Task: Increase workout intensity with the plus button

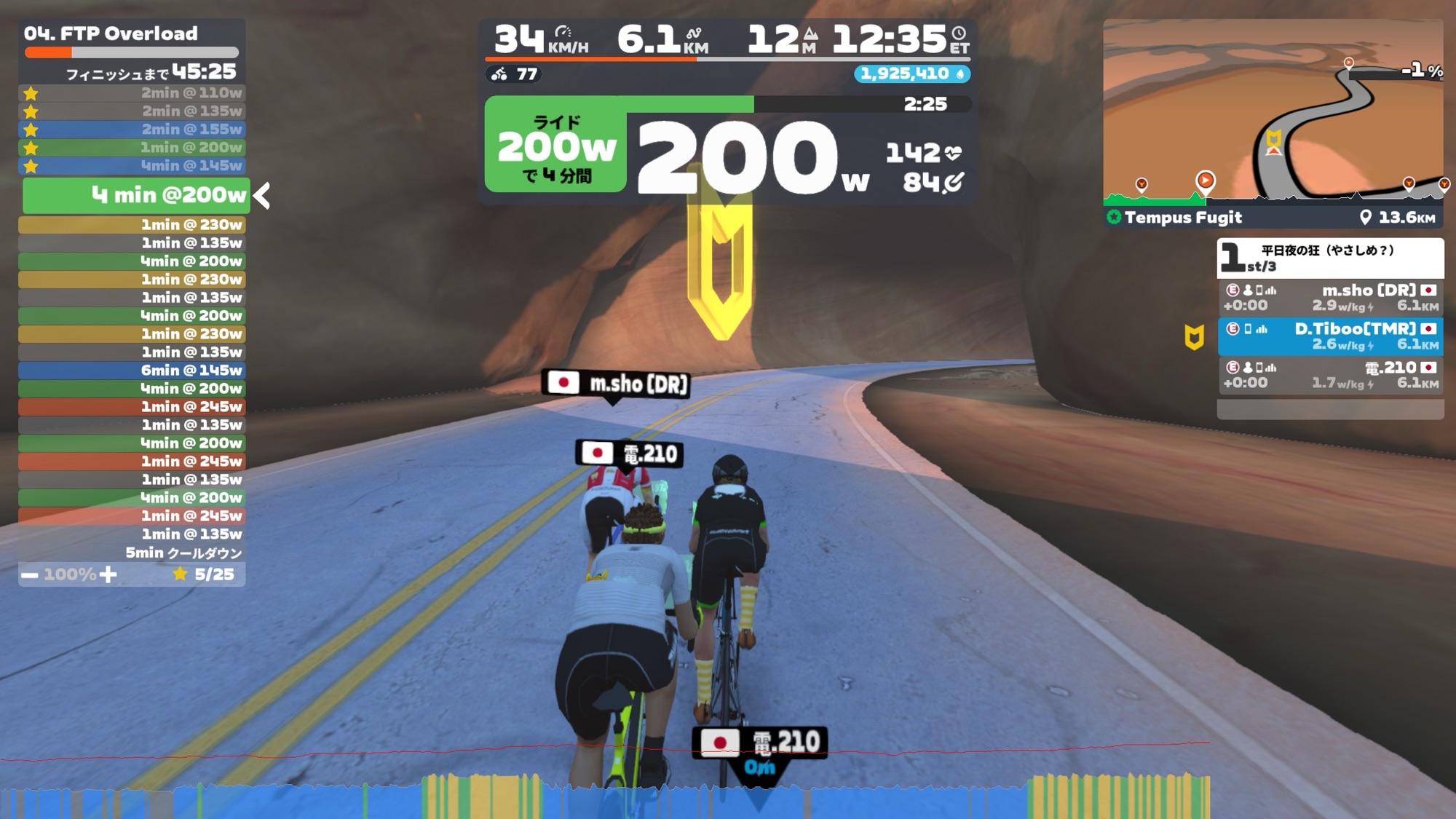Action: click(x=108, y=574)
